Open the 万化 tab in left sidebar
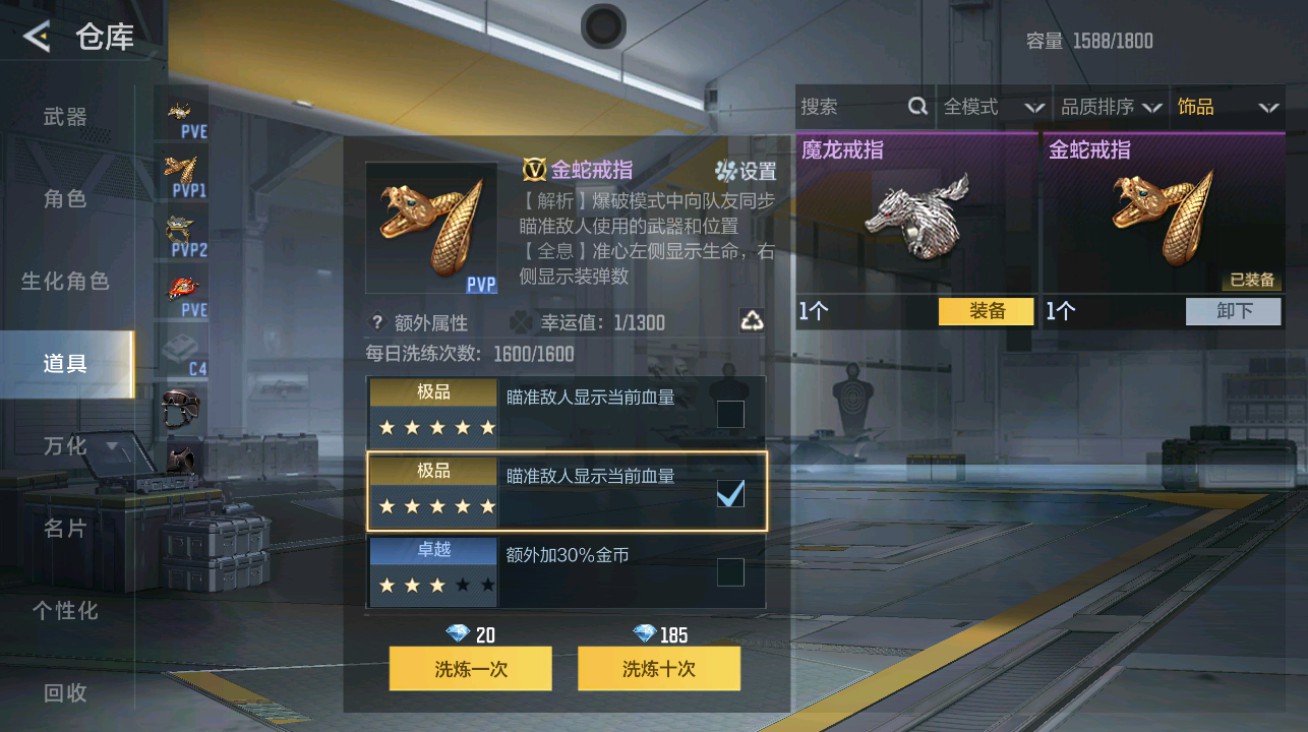The width and height of the screenshot is (1308, 732). [66, 446]
